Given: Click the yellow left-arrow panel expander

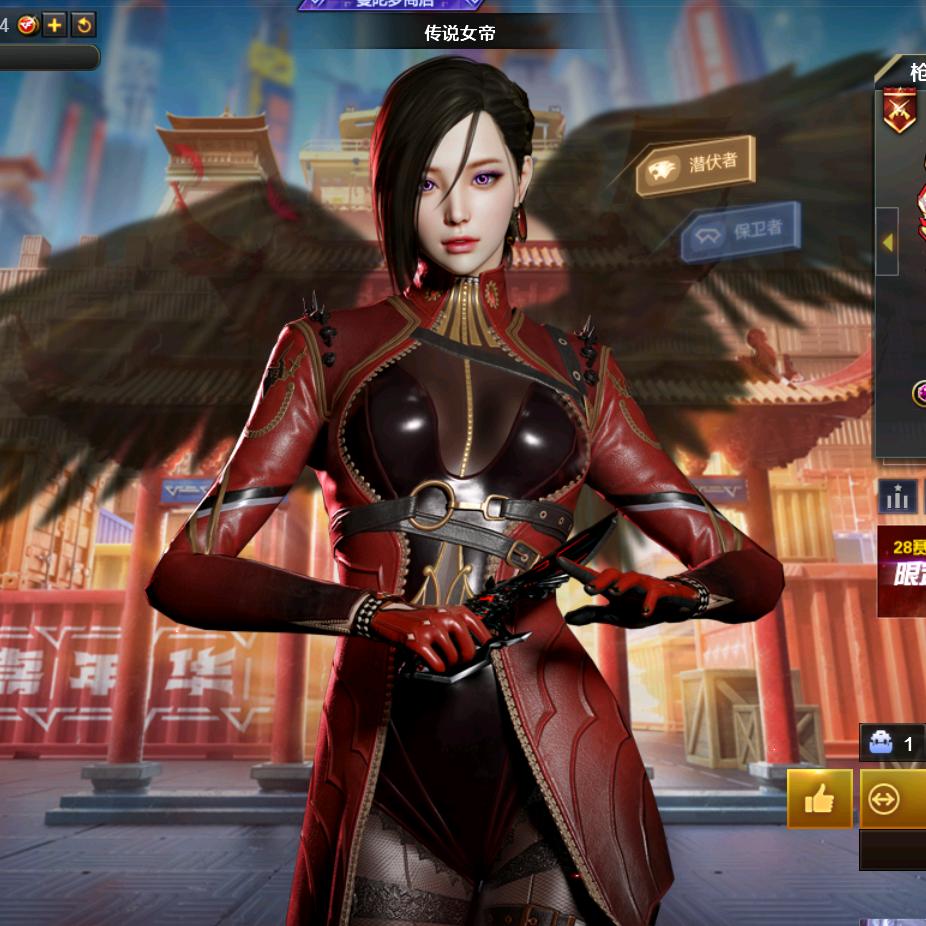Looking at the screenshot, I should [x=887, y=241].
